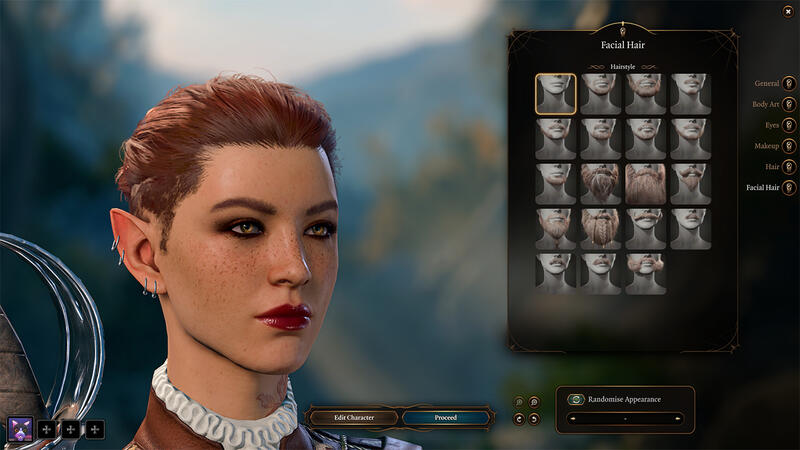The image size is (800, 450).
Task: Select the Edit Character button
Action: pos(353,417)
